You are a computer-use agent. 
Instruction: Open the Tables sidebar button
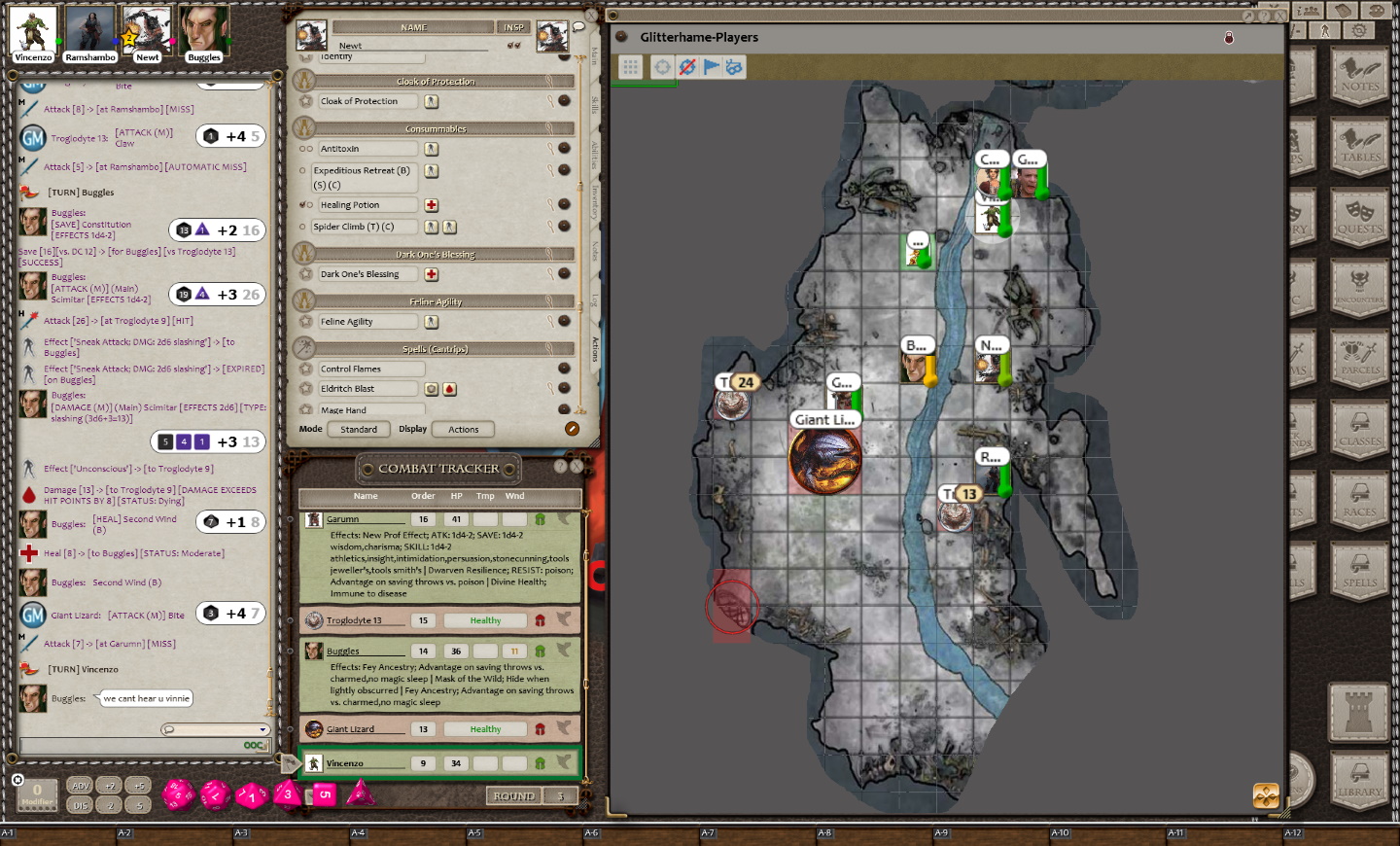[1359, 144]
